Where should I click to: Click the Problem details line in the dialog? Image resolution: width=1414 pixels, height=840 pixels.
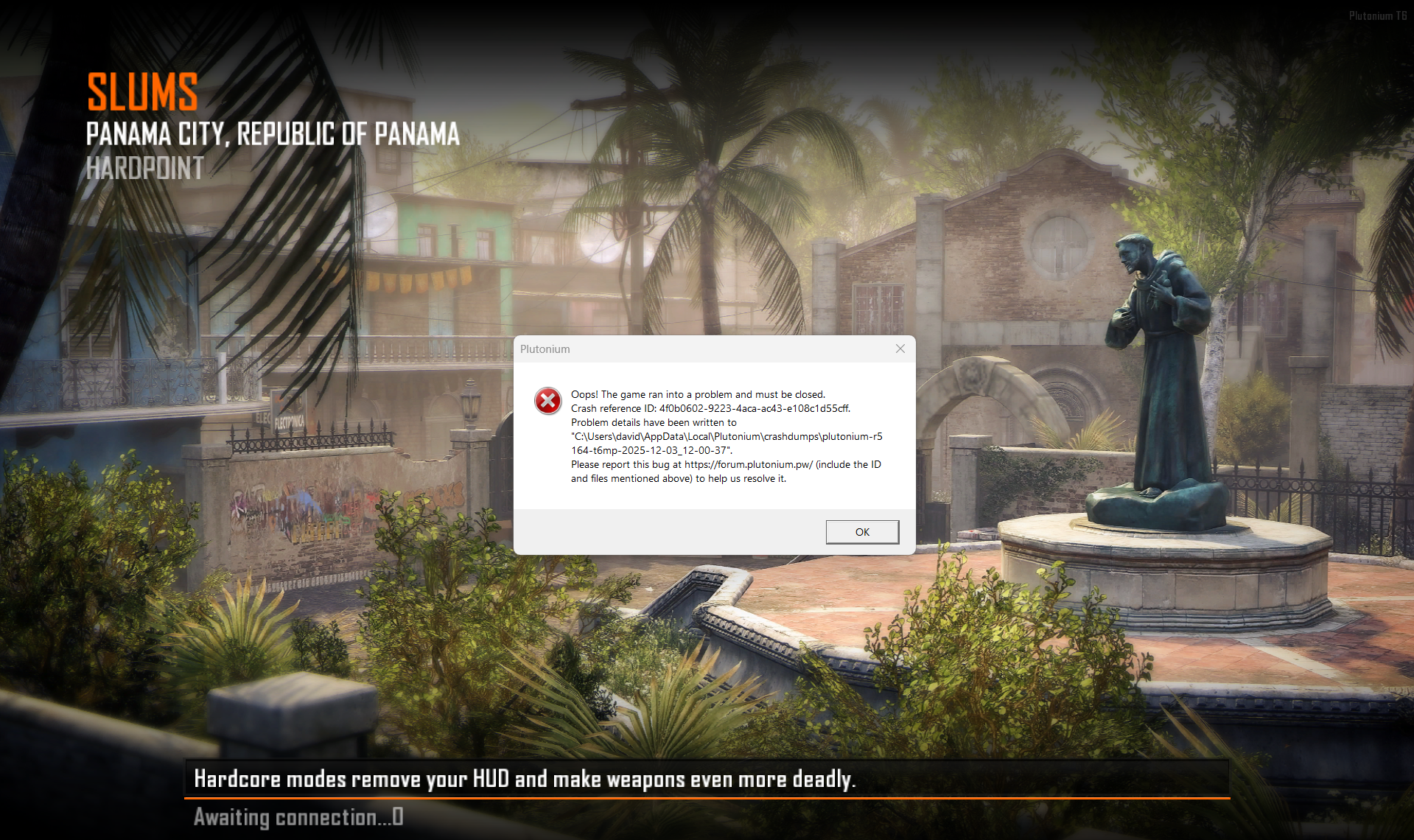tap(653, 422)
